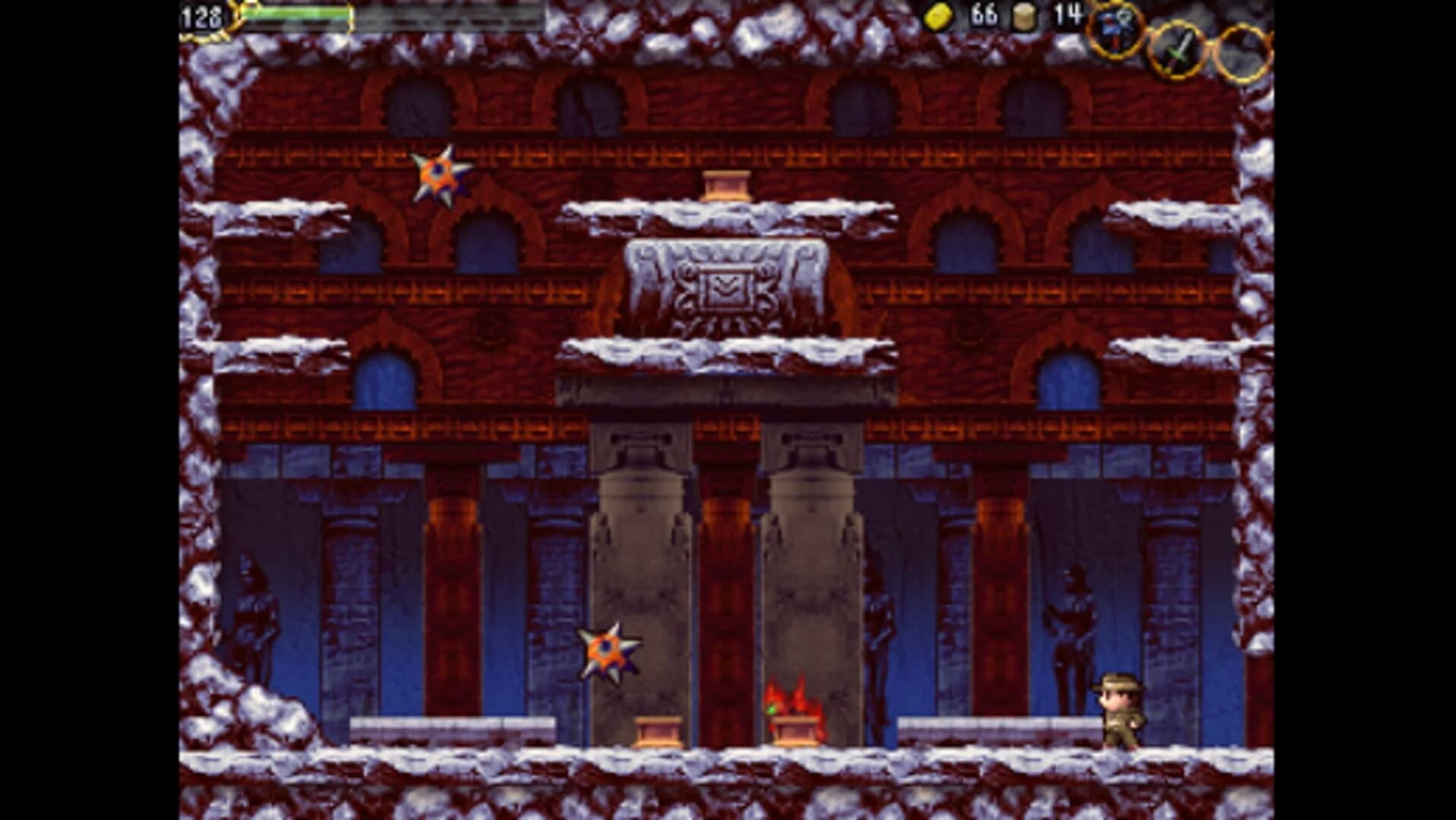The height and width of the screenshot is (820, 1456).
Task: Select the gold coin currency icon
Action: pyautogui.click(x=940, y=17)
